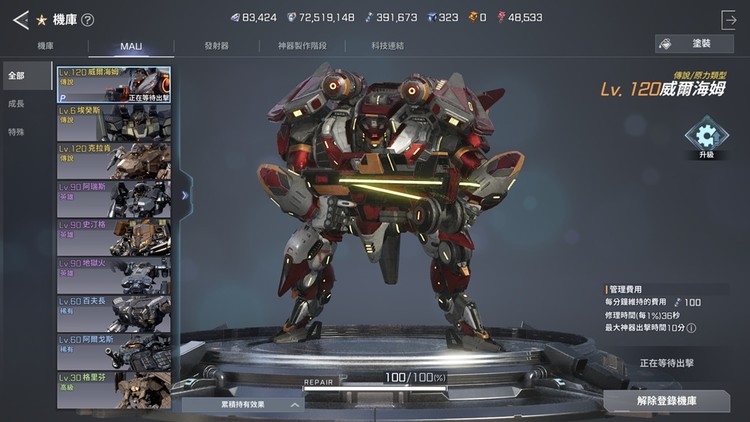
Task: Pick the Lv.90 阿瑞斯 mech entry
Action: (113, 198)
